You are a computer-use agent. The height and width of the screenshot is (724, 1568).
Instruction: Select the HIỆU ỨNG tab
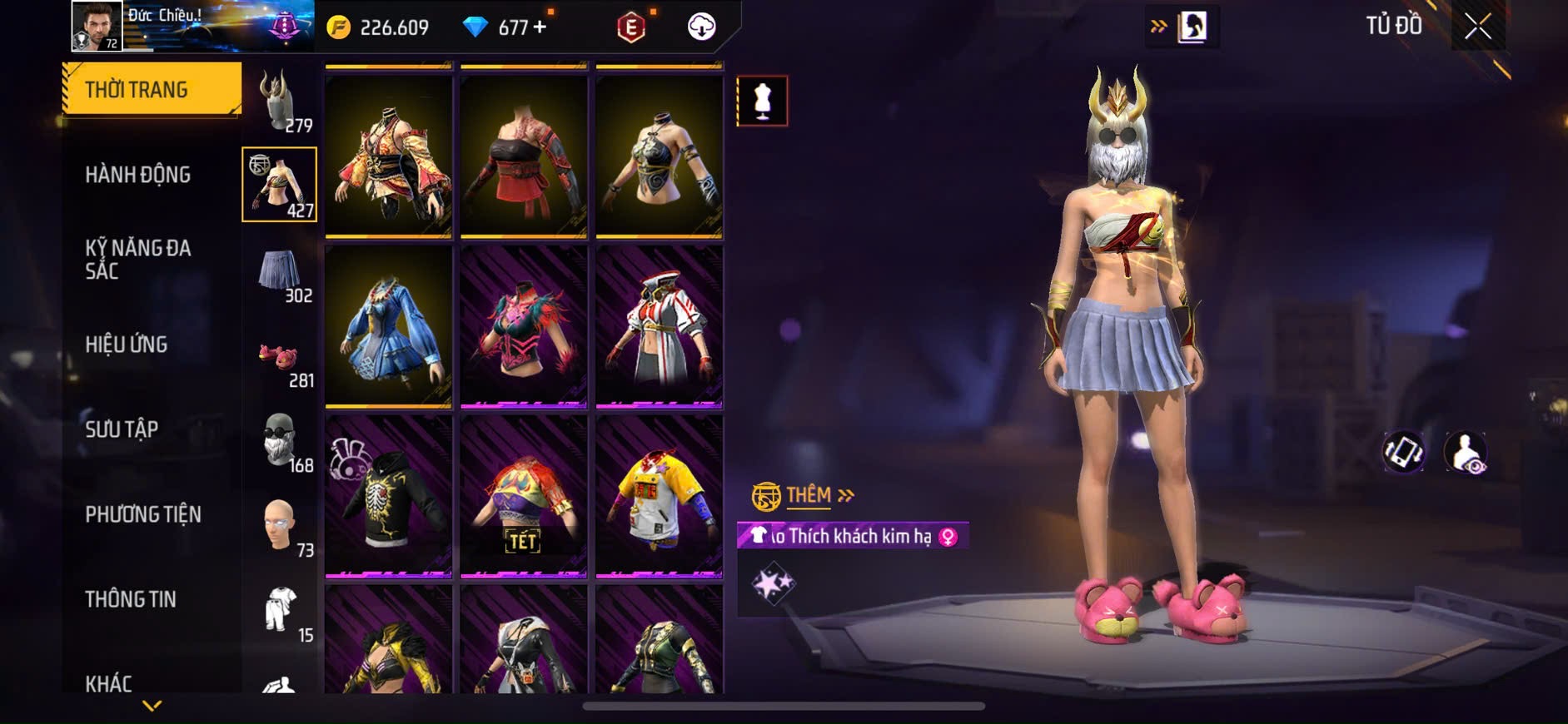[x=127, y=345]
